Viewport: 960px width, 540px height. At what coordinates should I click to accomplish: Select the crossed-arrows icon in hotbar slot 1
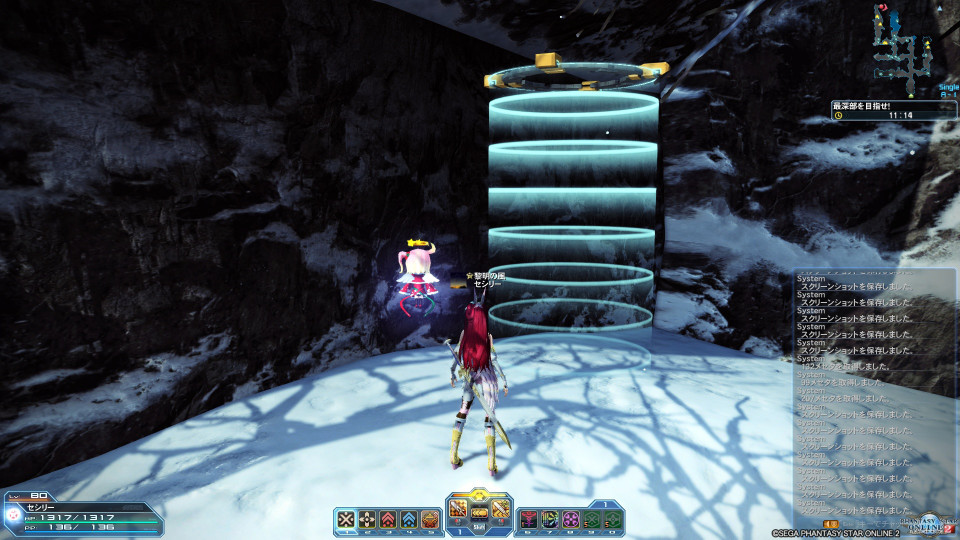[346, 519]
